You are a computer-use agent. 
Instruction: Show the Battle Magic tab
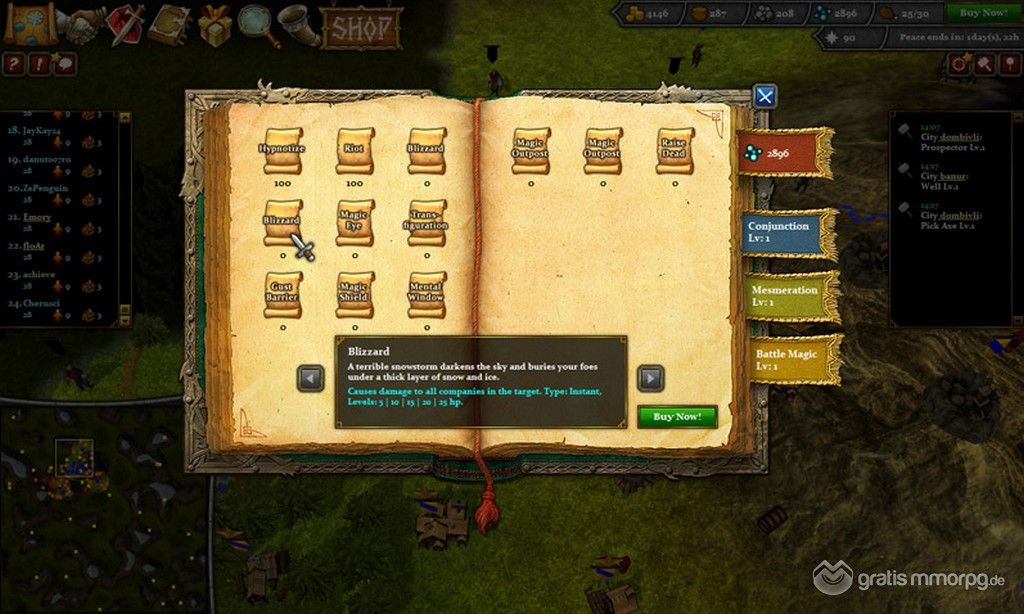point(788,360)
